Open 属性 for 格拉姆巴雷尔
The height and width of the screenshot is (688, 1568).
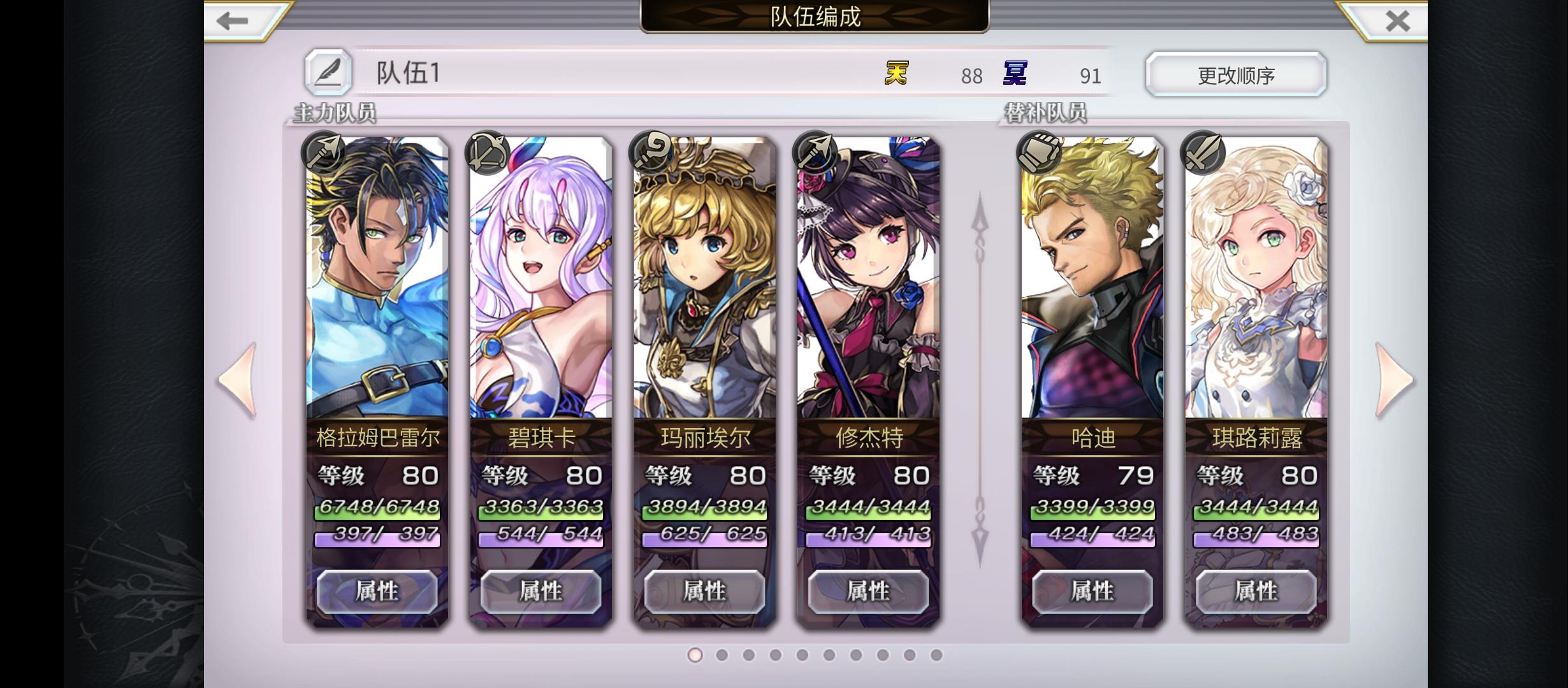pyautogui.click(x=377, y=591)
